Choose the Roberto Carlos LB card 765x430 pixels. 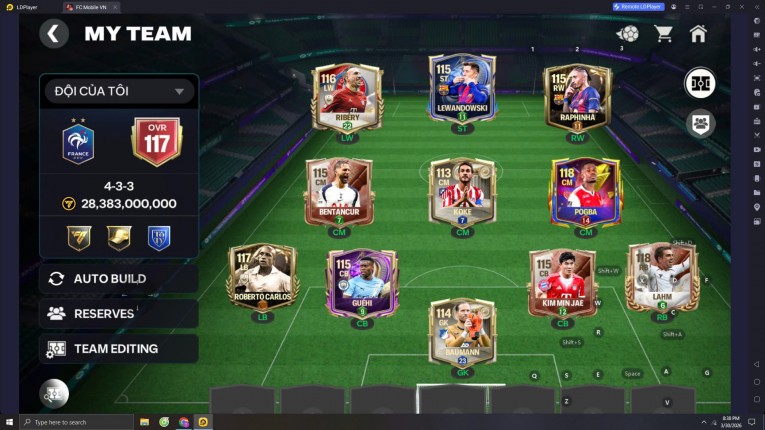262,277
